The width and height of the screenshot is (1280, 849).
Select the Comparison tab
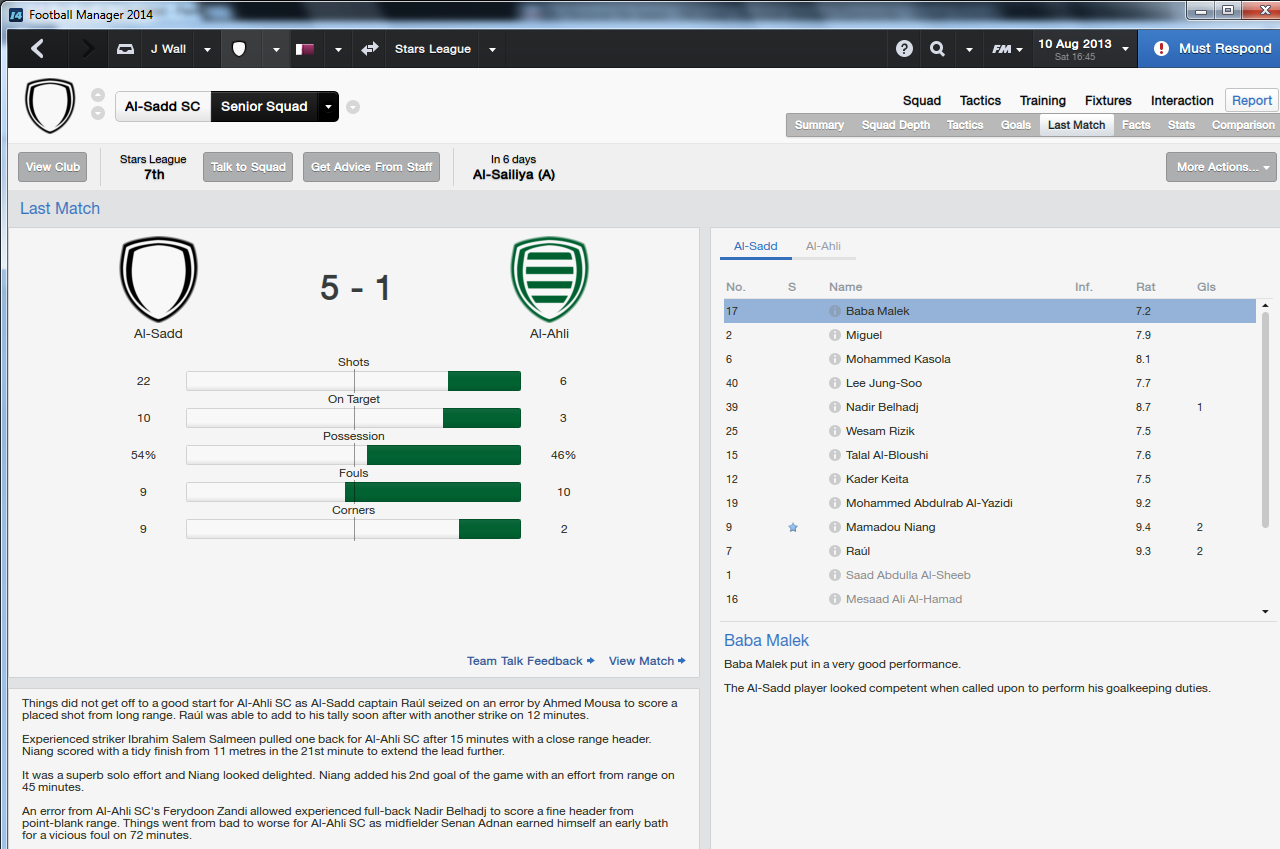click(x=1243, y=125)
